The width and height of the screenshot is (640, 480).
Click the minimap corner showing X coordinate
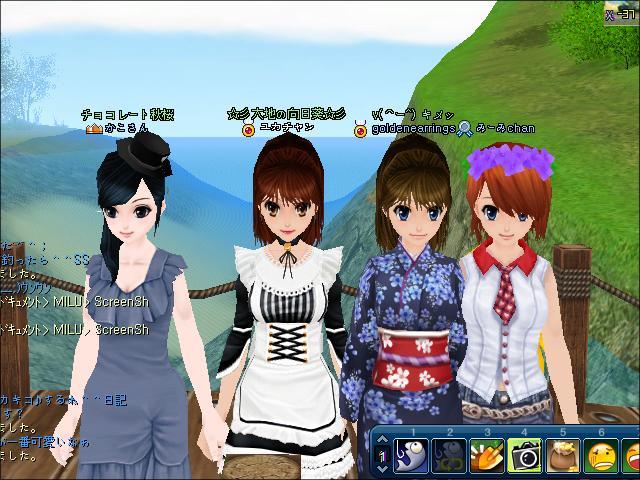(620, 12)
